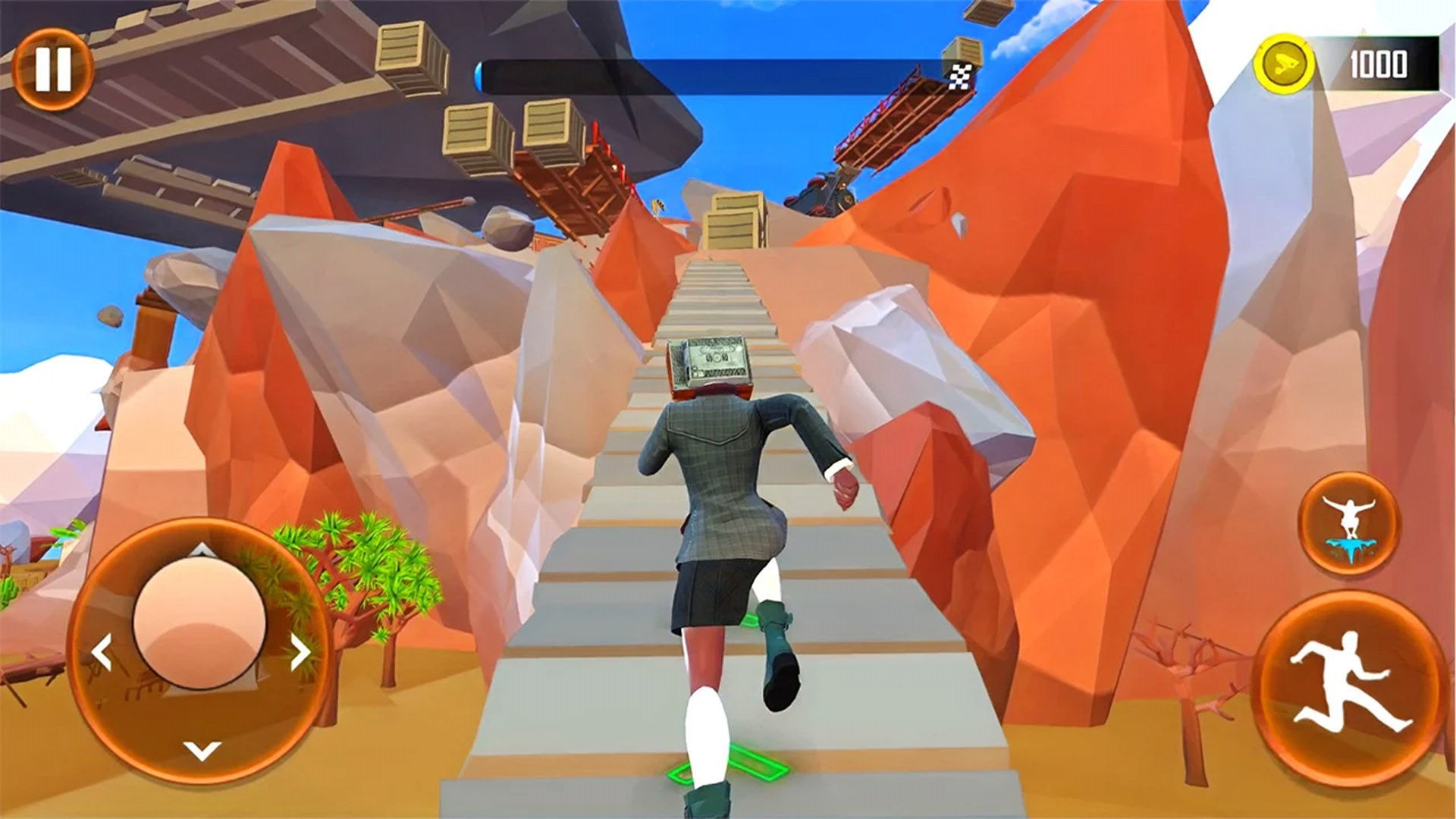Tap the joystick's right arrow
The width and height of the screenshot is (1456, 819).
pyautogui.click(x=300, y=651)
